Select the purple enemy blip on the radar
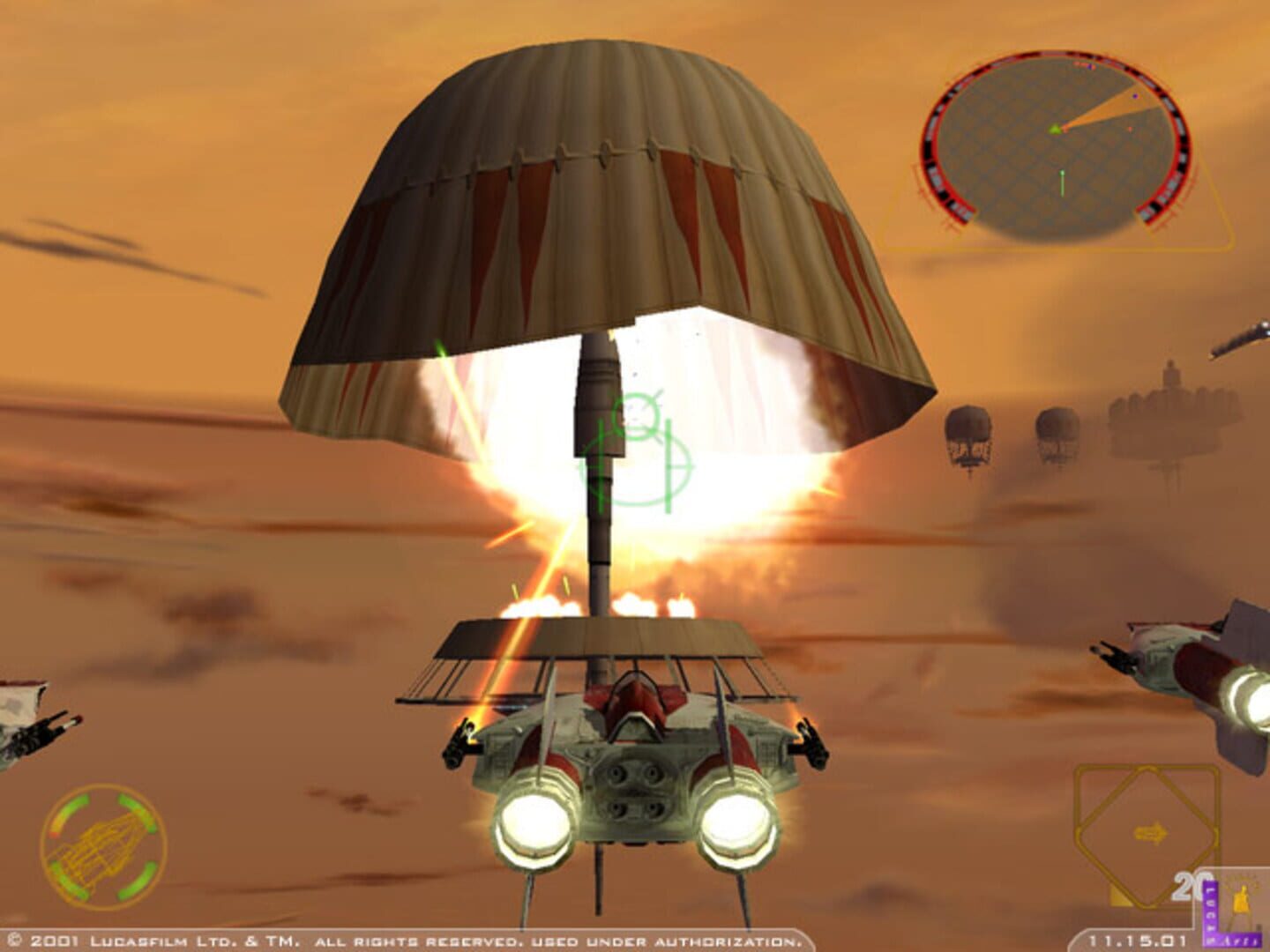The width and height of the screenshot is (1270, 952). coord(1135,96)
